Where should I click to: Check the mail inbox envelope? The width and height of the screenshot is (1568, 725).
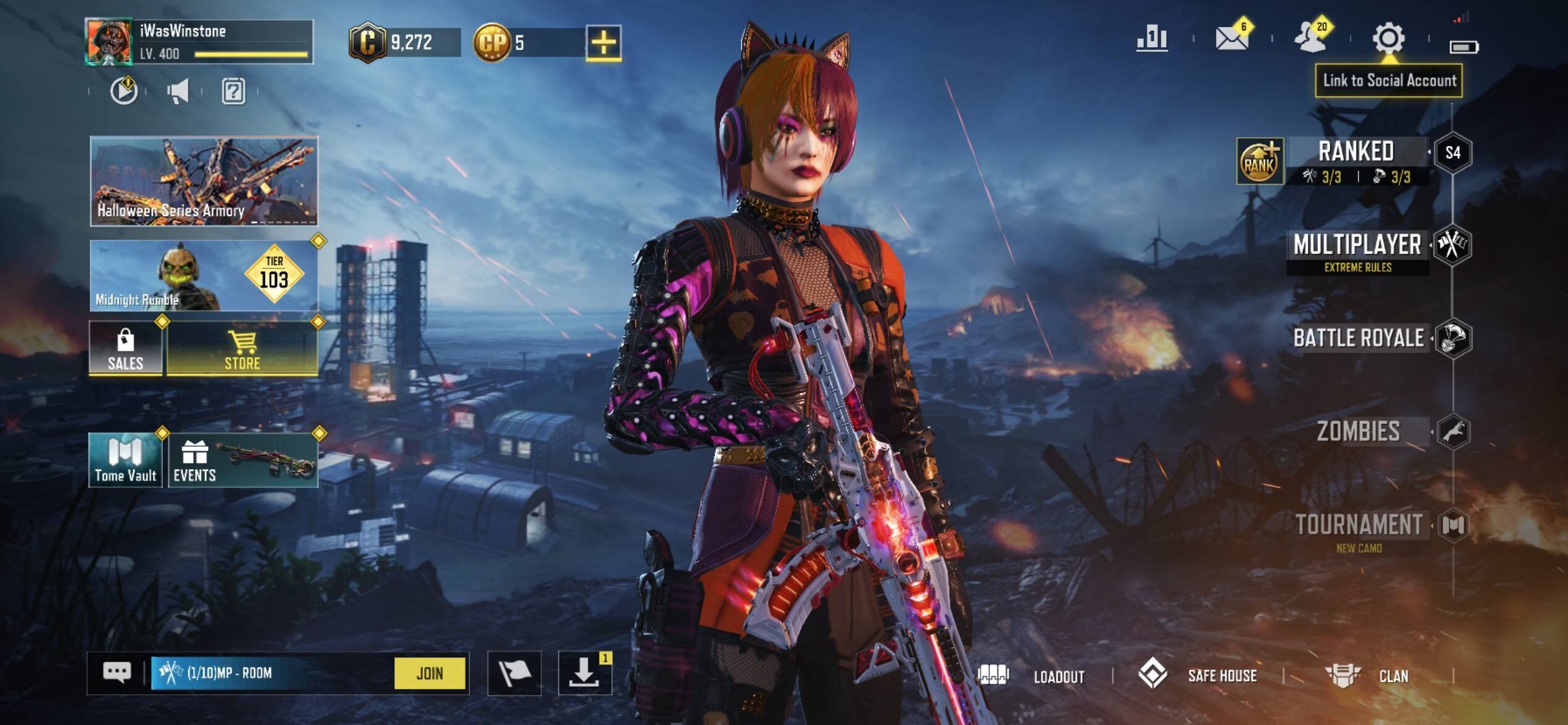tap(1231, 38)
